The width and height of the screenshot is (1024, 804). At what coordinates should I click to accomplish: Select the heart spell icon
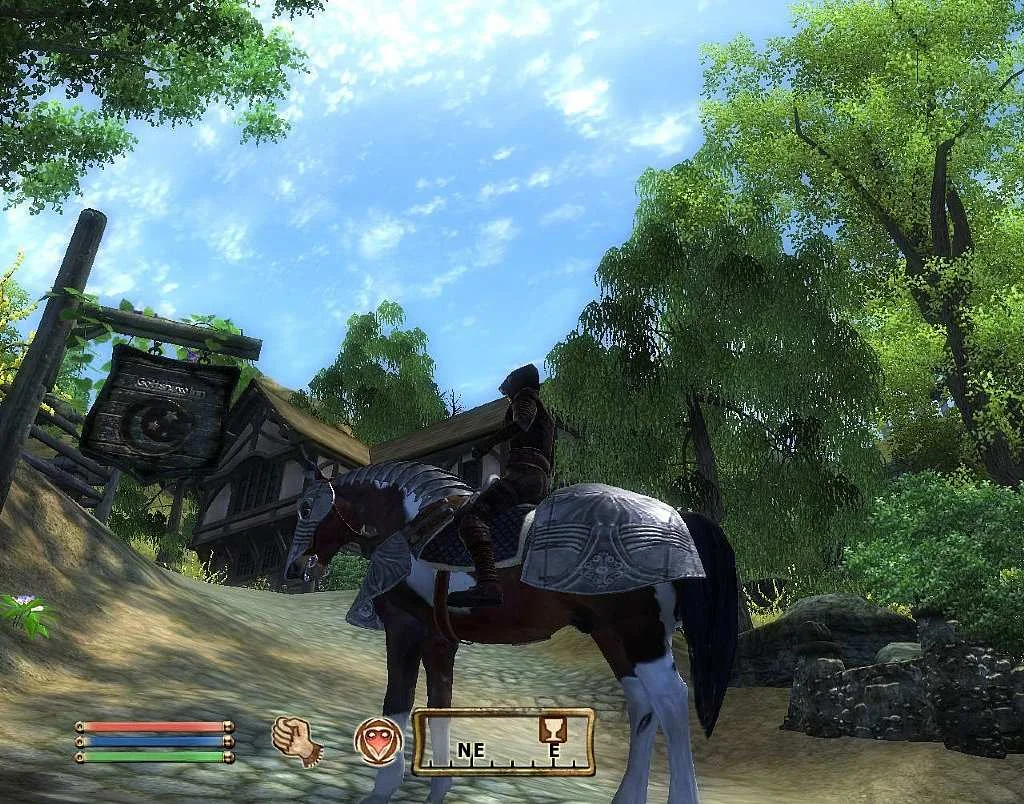(378, 742)
